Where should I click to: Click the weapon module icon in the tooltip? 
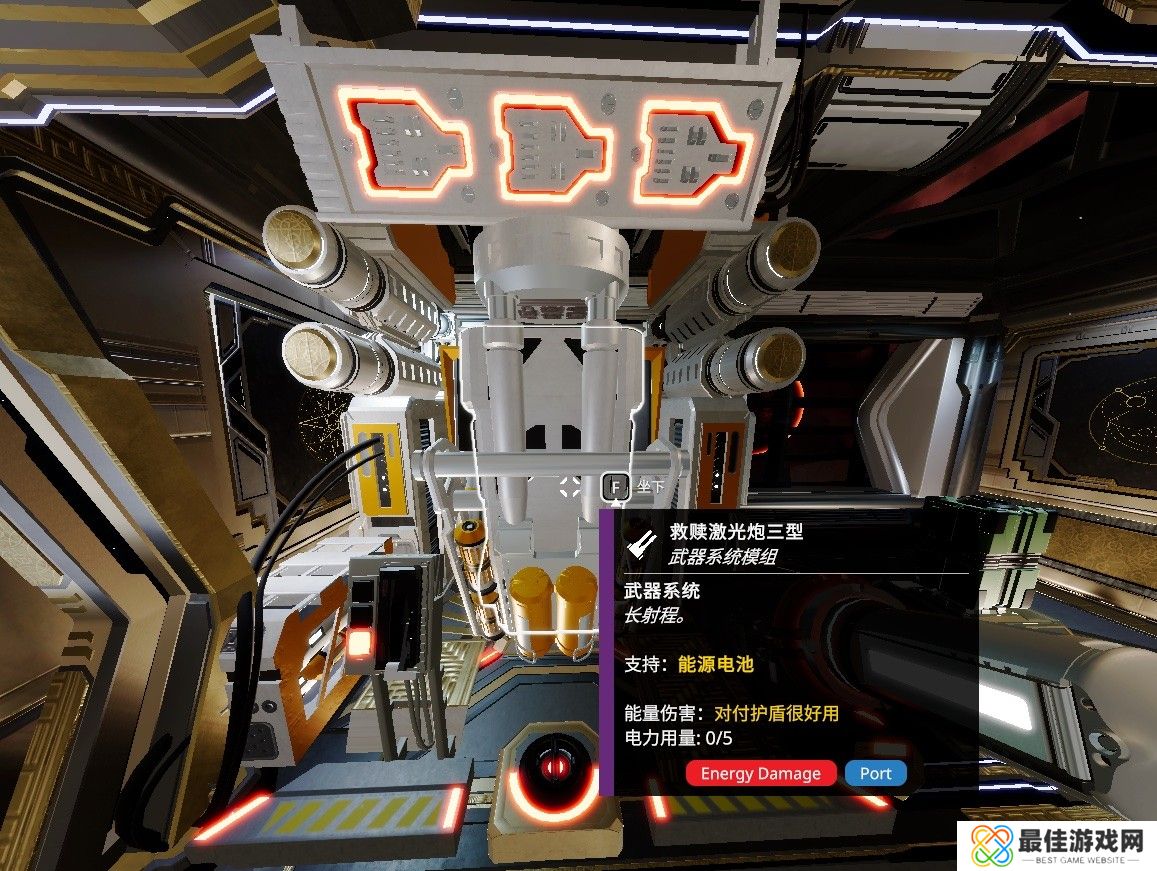(x=638, y=542)
